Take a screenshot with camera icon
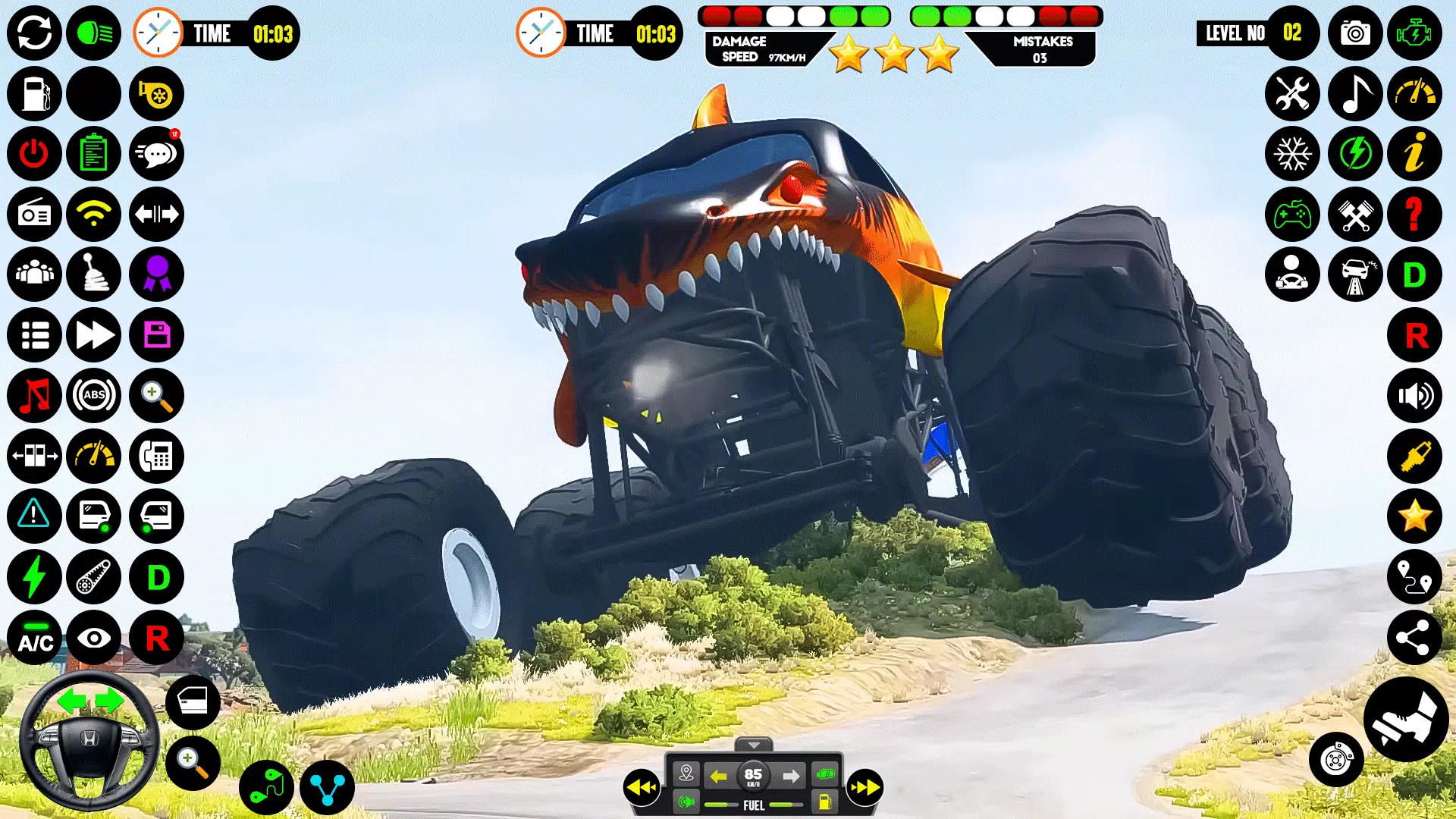The height and width of the screenshot is (819, 1456). (1355, 33)
